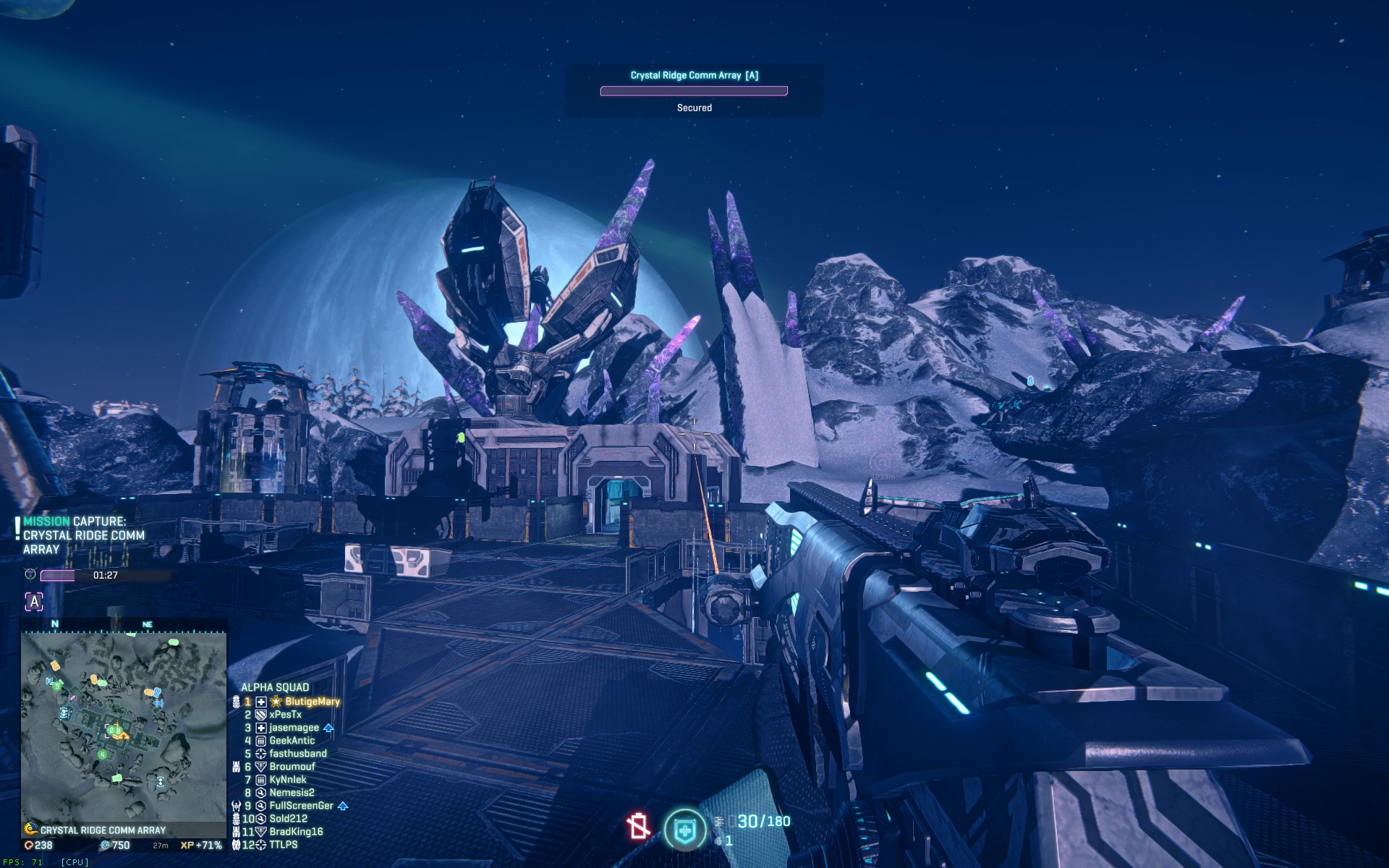
Task: Click the Alpha Squad header
Action: pyautogui.click(x=275, y=687)
